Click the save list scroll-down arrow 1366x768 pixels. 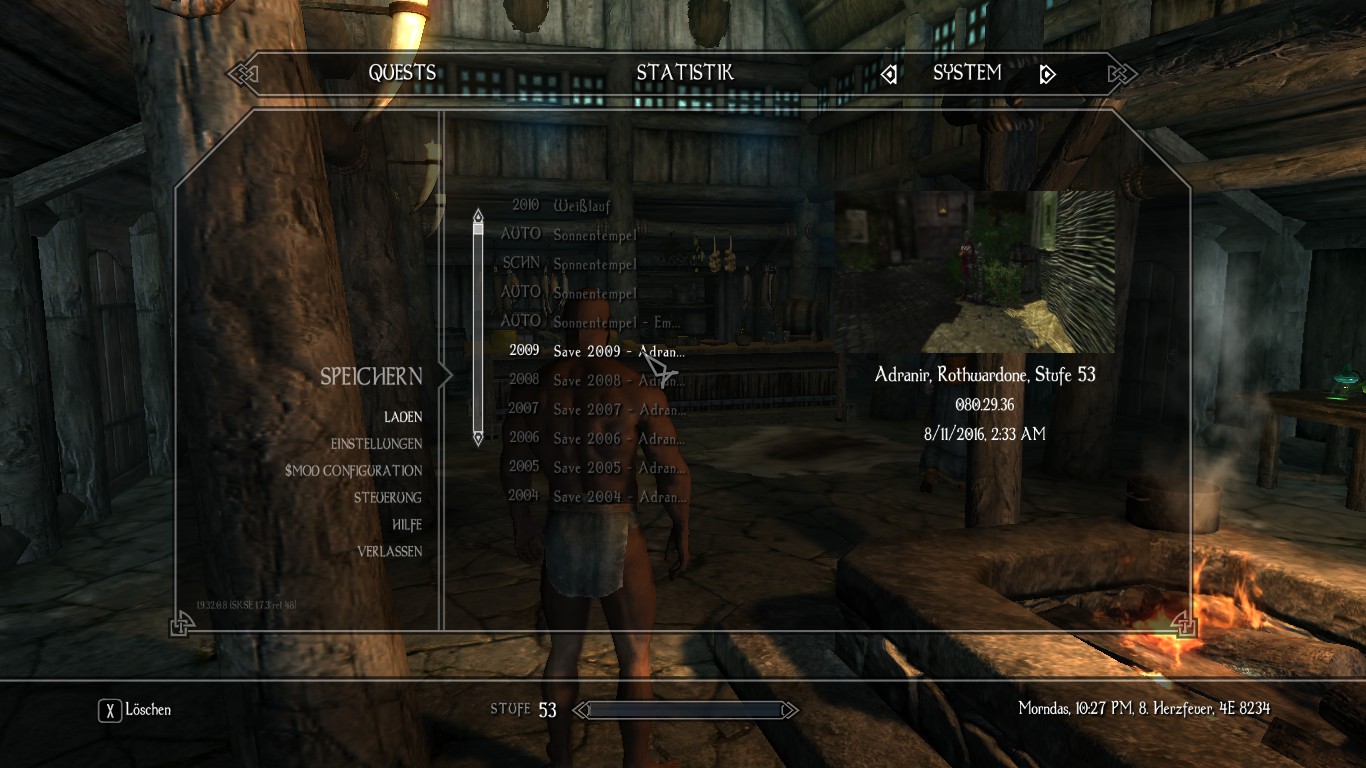[478, 437]
